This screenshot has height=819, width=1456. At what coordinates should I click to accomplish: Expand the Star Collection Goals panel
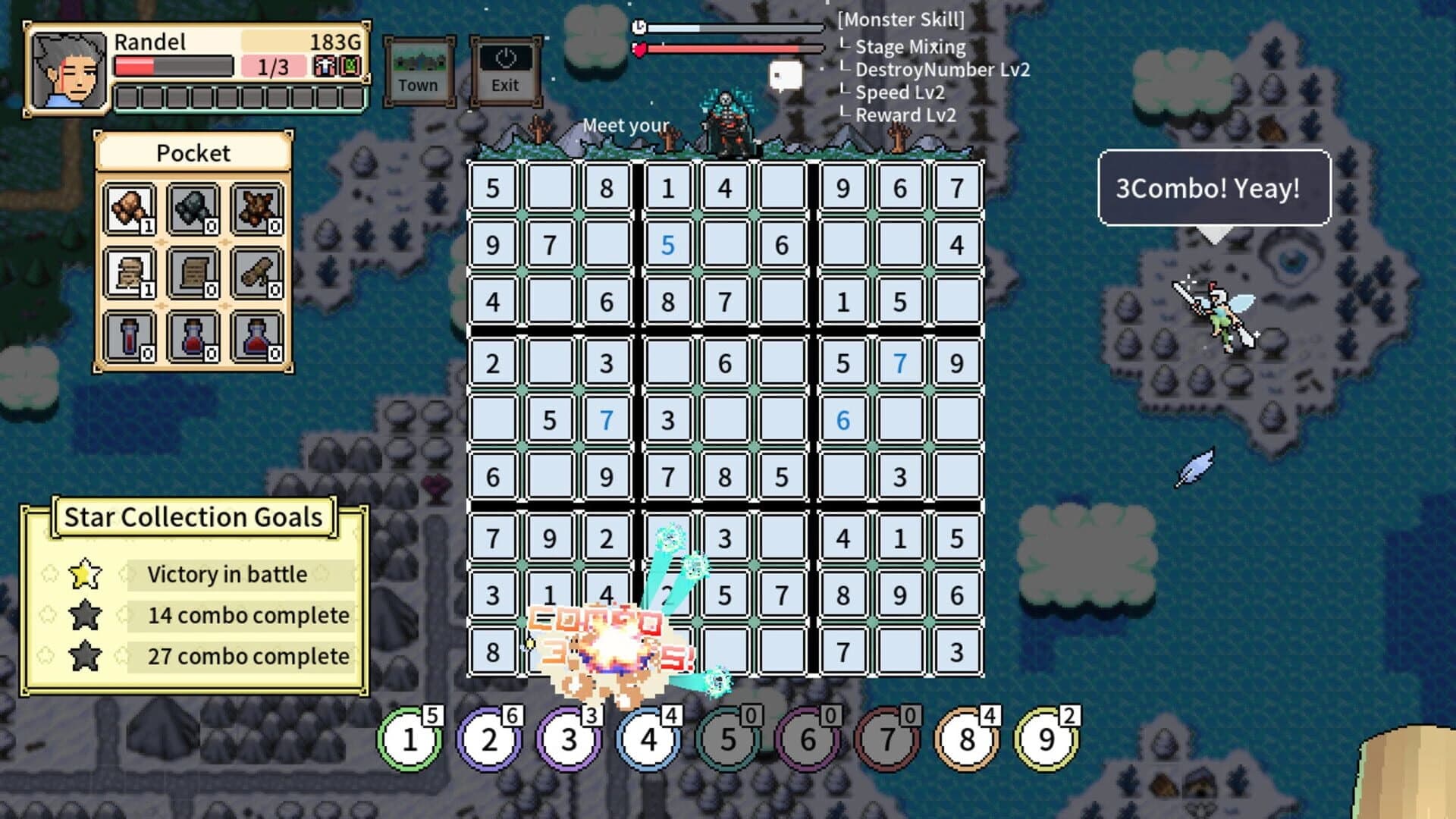[x=192, y=517]
